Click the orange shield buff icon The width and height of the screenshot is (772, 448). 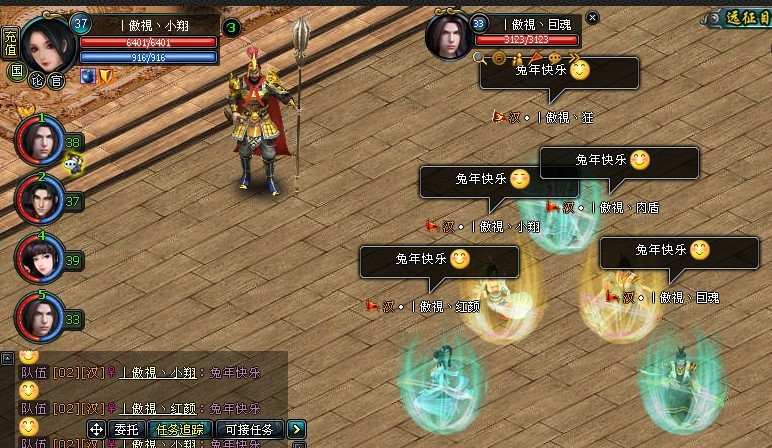(x=105, y=75)
